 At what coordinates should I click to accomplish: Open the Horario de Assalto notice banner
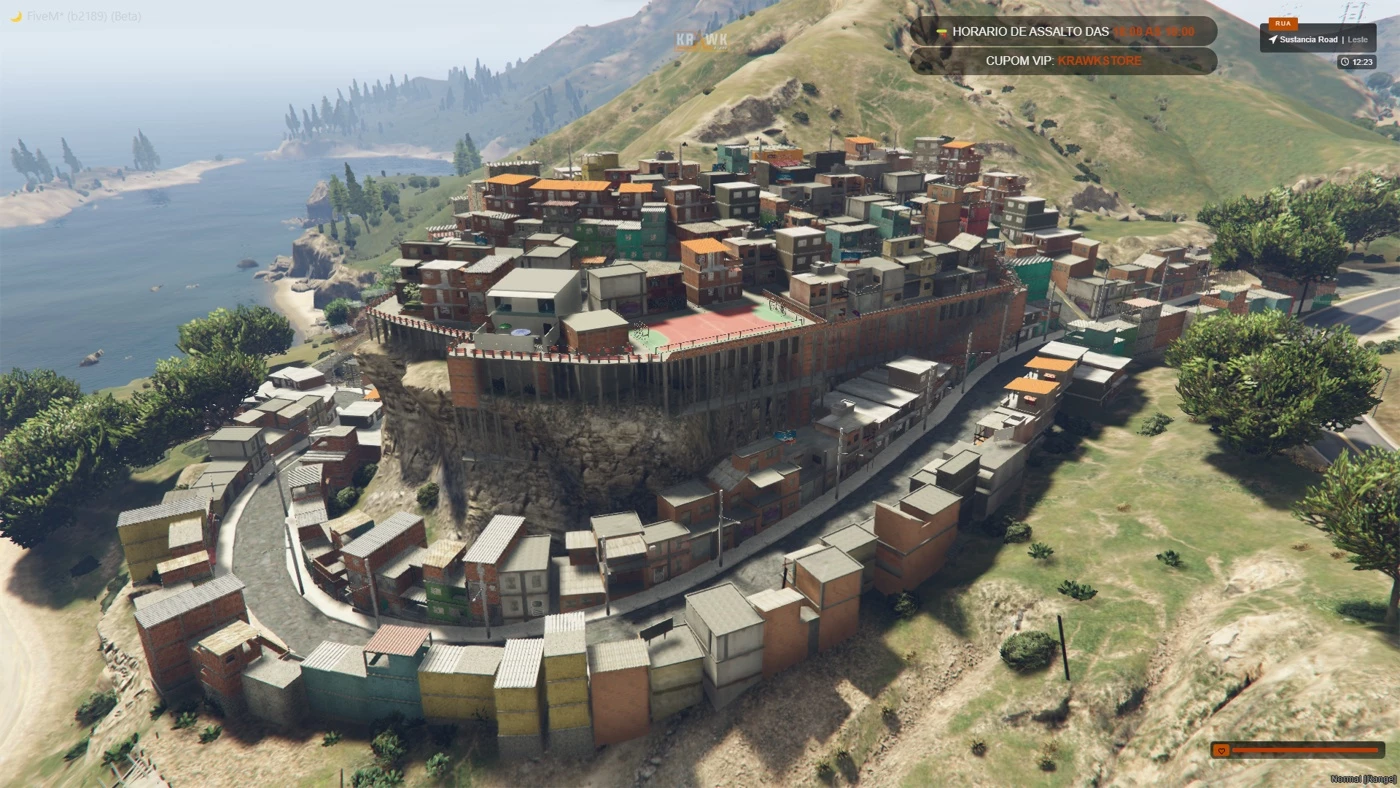(1062, 31)
